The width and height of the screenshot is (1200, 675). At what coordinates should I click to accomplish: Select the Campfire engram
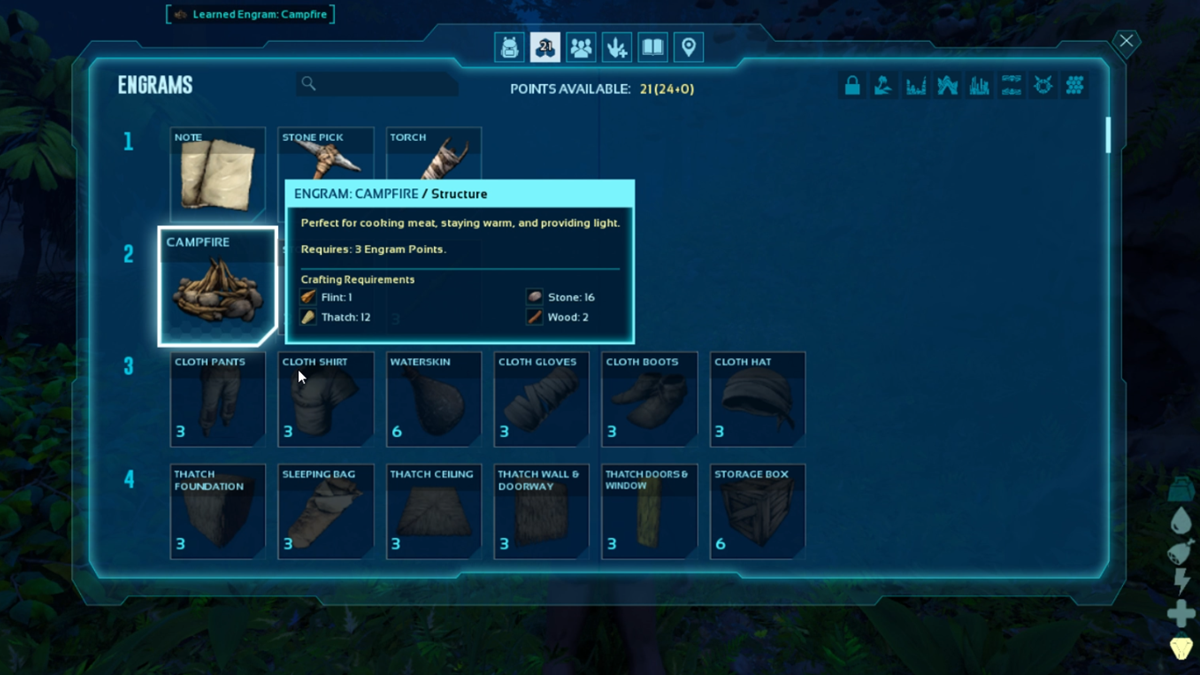click(217, 286)
